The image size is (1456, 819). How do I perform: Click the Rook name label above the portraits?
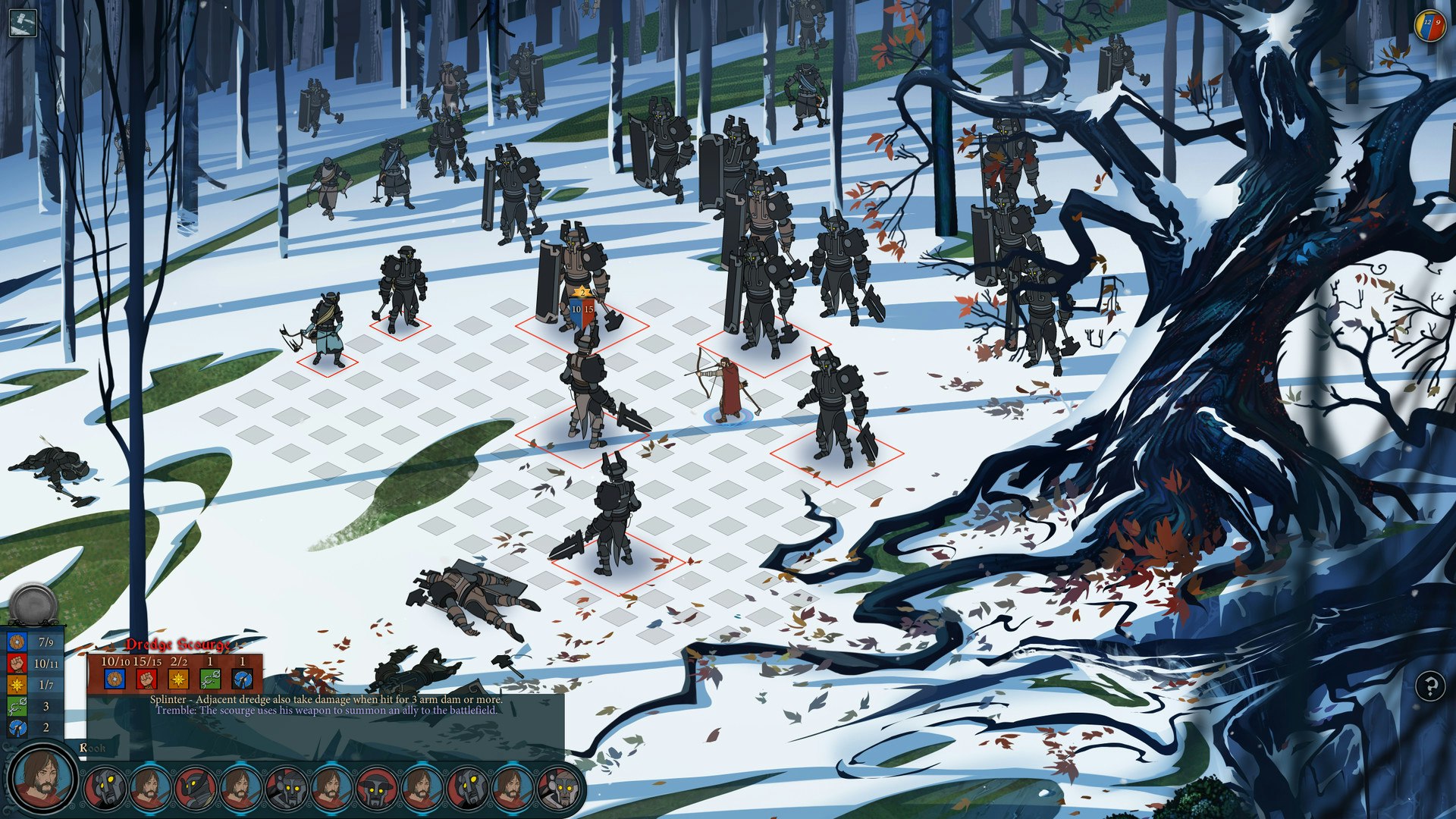[91, 748]
